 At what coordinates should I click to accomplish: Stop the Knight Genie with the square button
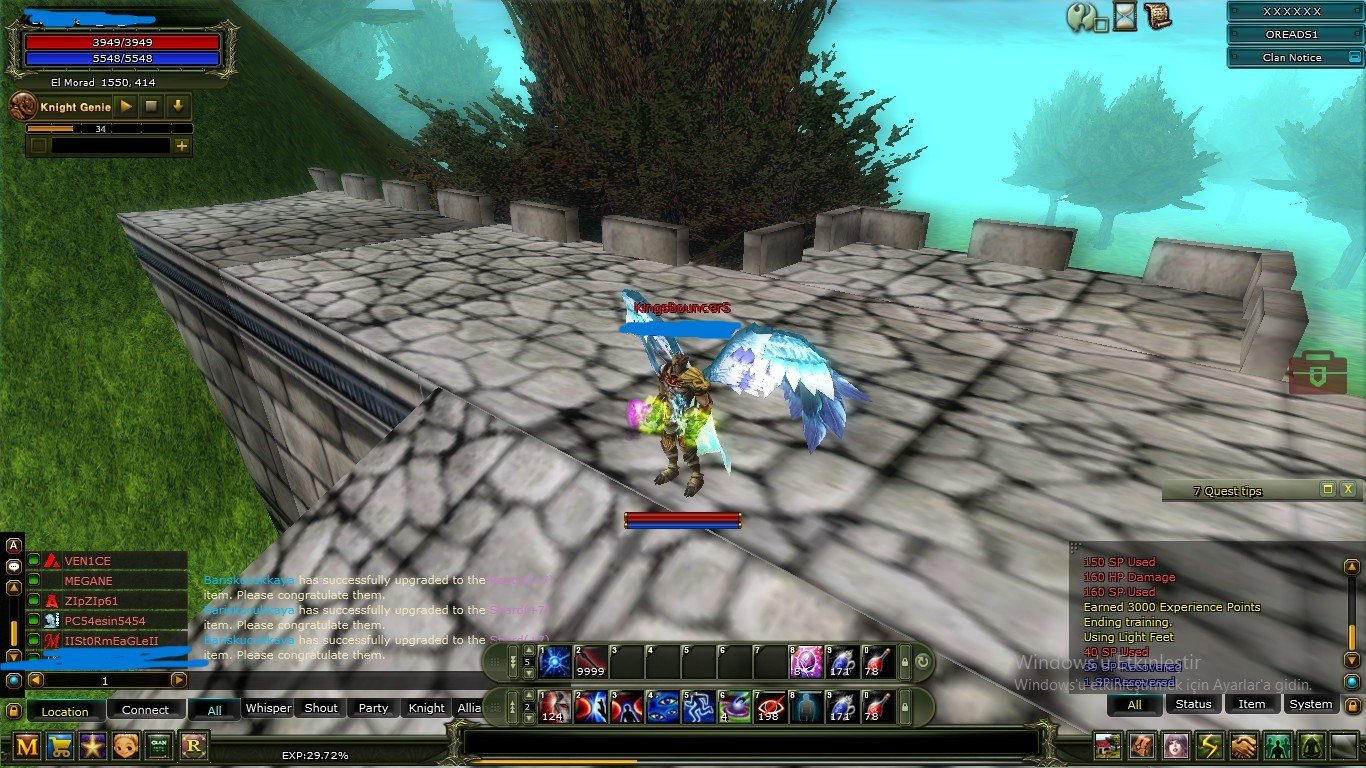point(152,106)
